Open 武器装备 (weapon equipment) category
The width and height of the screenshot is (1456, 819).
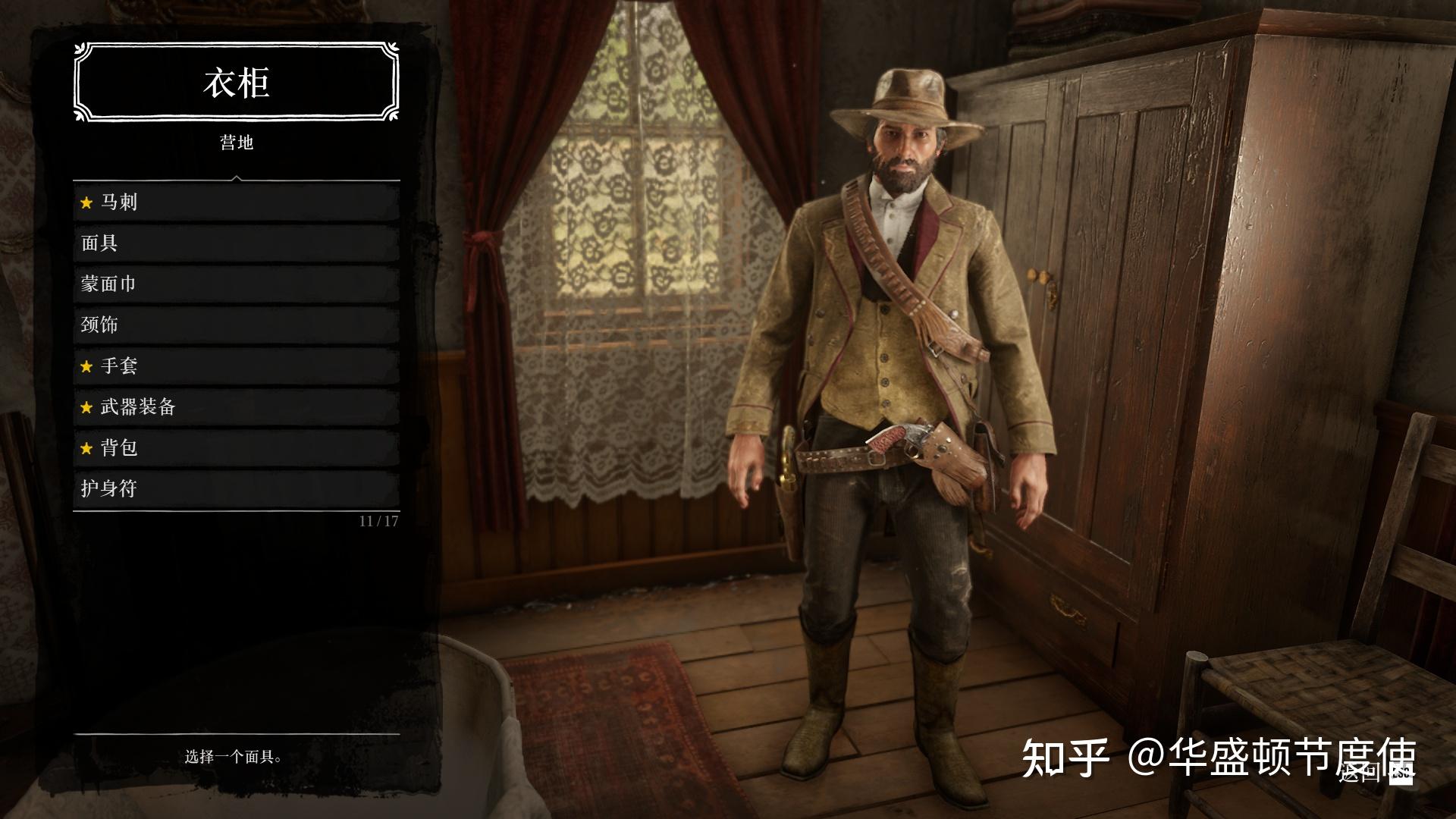point(236,407)
